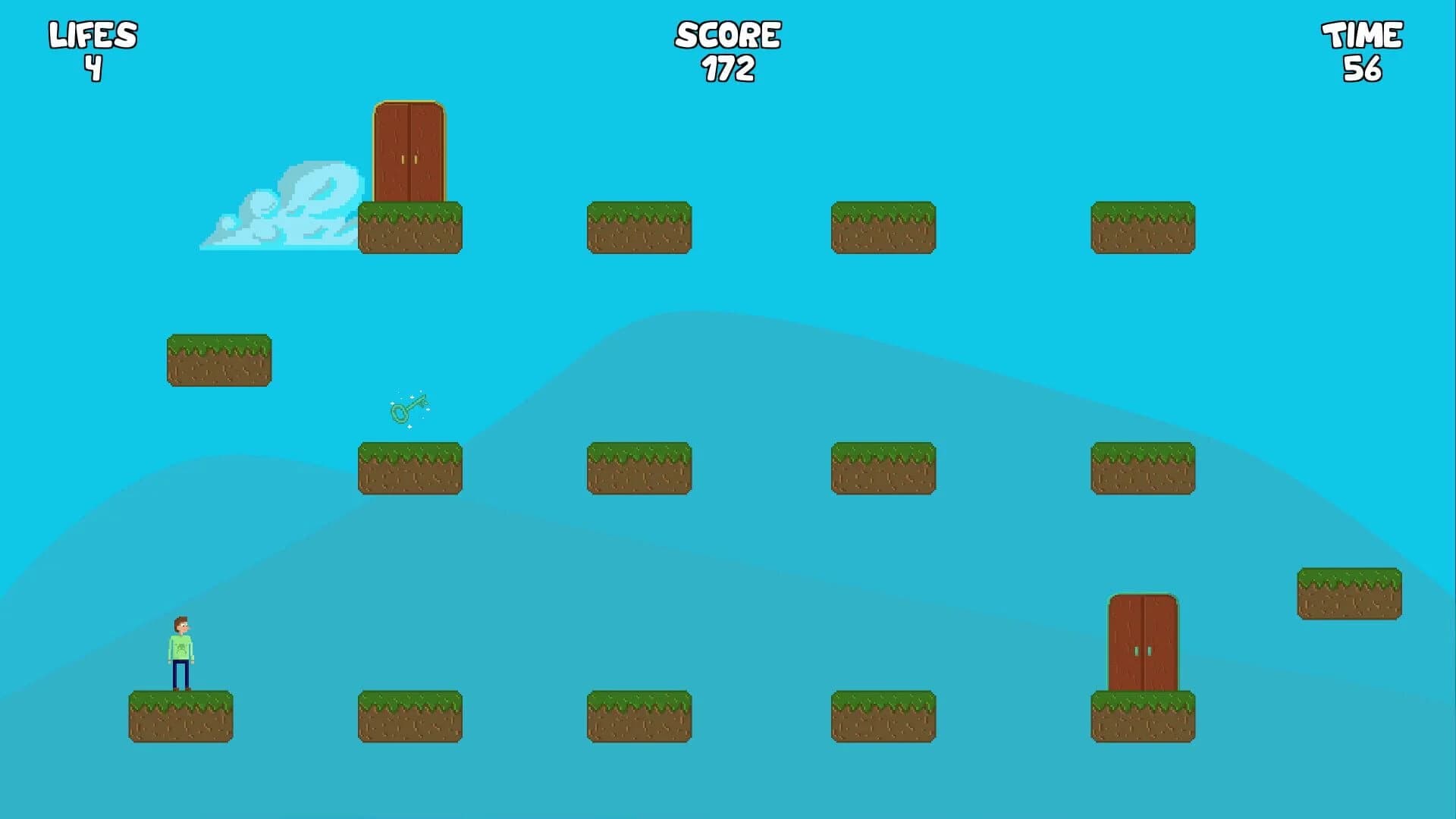Click the door at the top left
This screenshot has height=819, width=1456.
(409, 152)
